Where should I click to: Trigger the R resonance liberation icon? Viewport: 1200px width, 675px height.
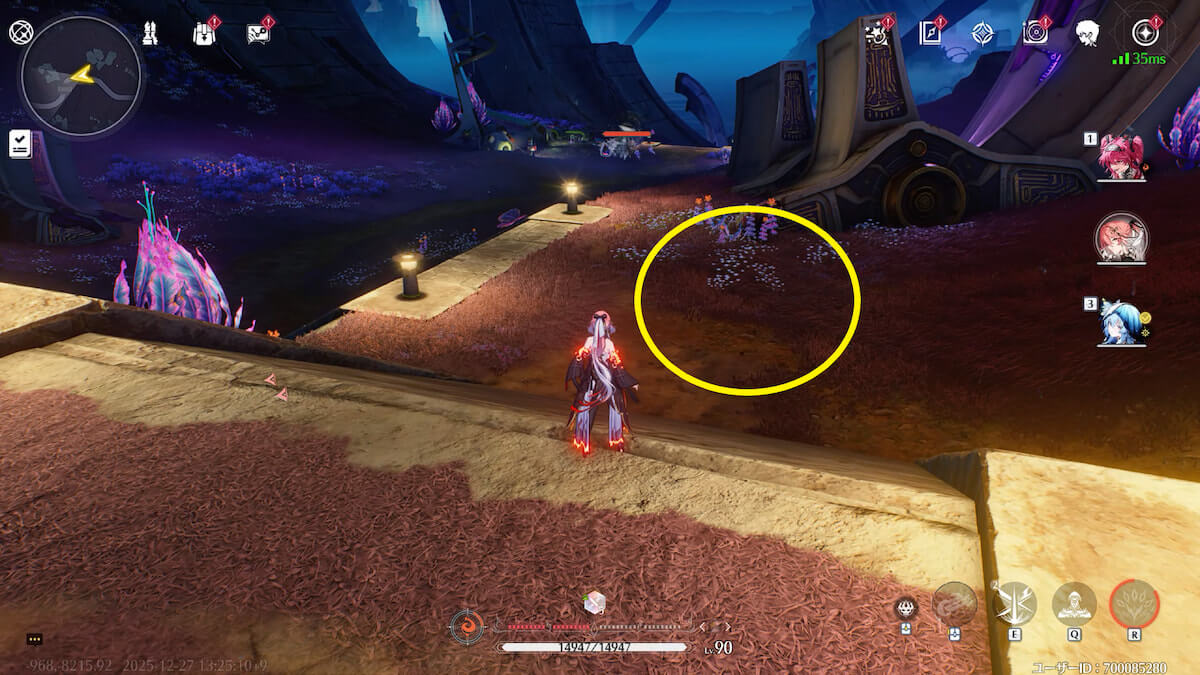(1134, 603)
